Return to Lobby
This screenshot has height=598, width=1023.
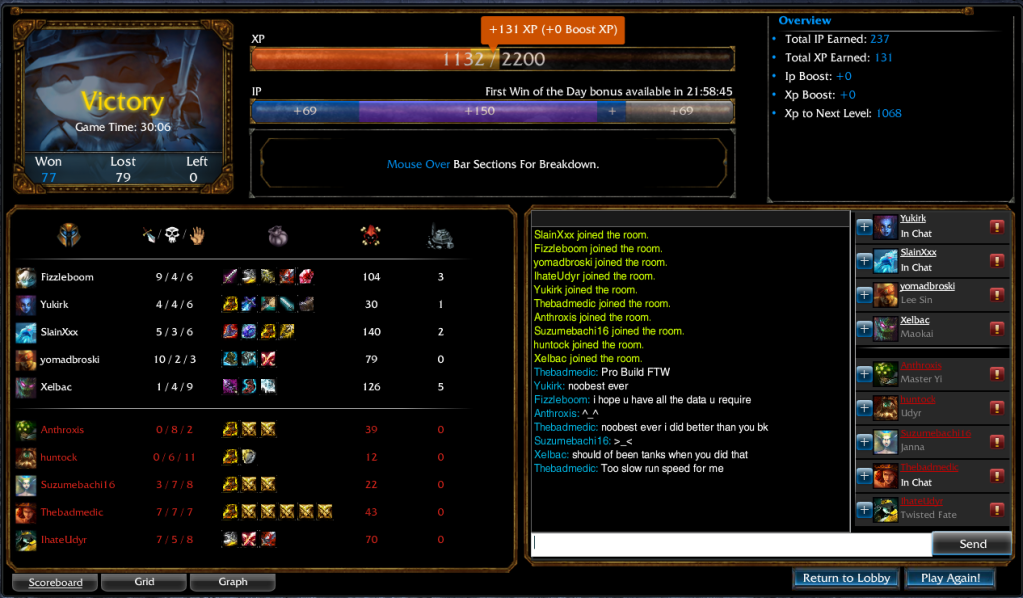pos(846,578)
